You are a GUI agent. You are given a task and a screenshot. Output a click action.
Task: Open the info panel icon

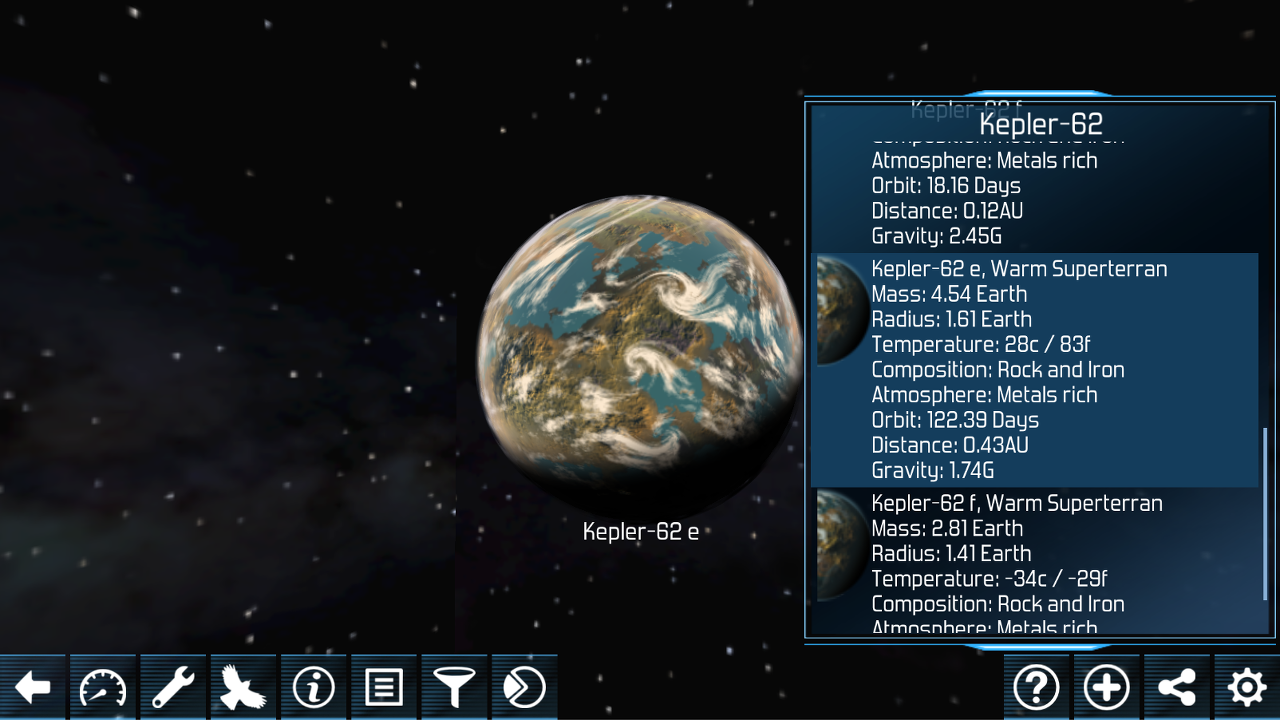pos(313,687)
